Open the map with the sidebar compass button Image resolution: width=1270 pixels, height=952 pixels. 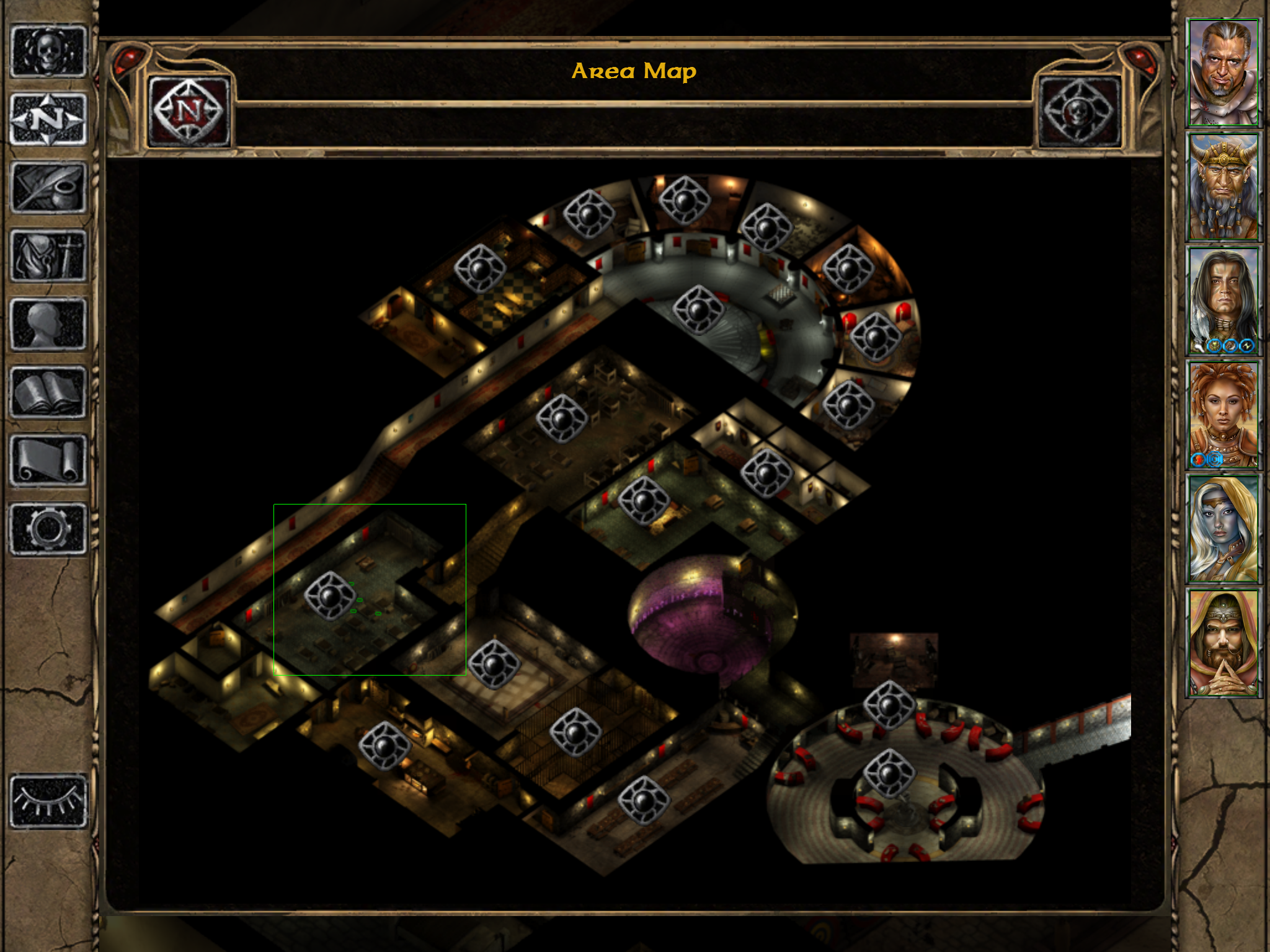[x=48, y=119]
